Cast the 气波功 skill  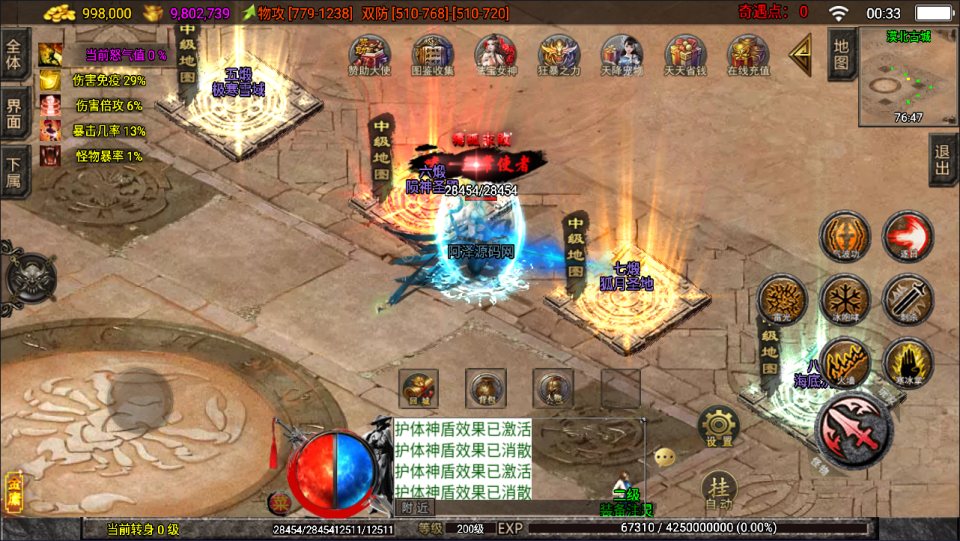point(844,236)
